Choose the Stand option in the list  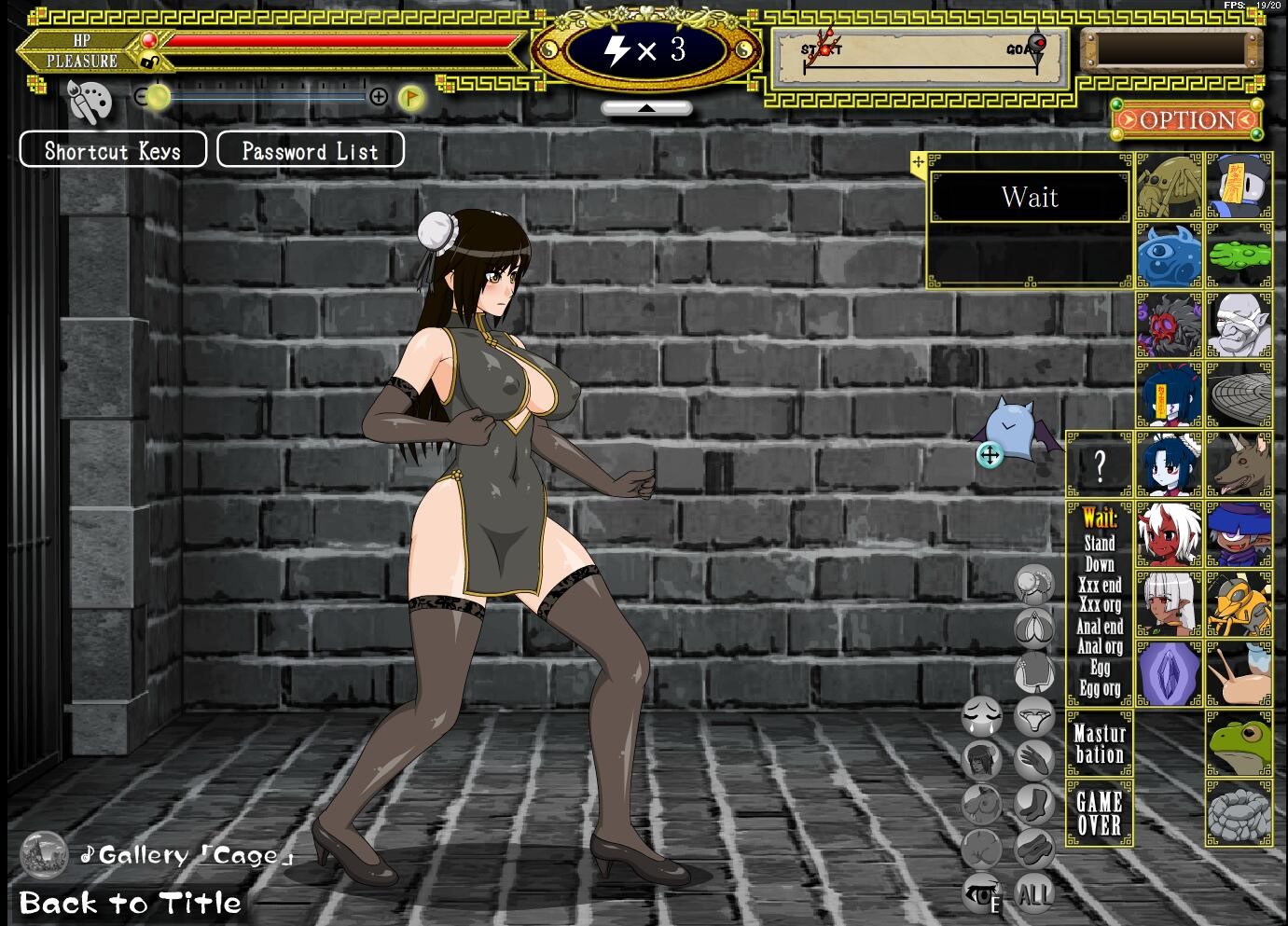point(1100,543)
